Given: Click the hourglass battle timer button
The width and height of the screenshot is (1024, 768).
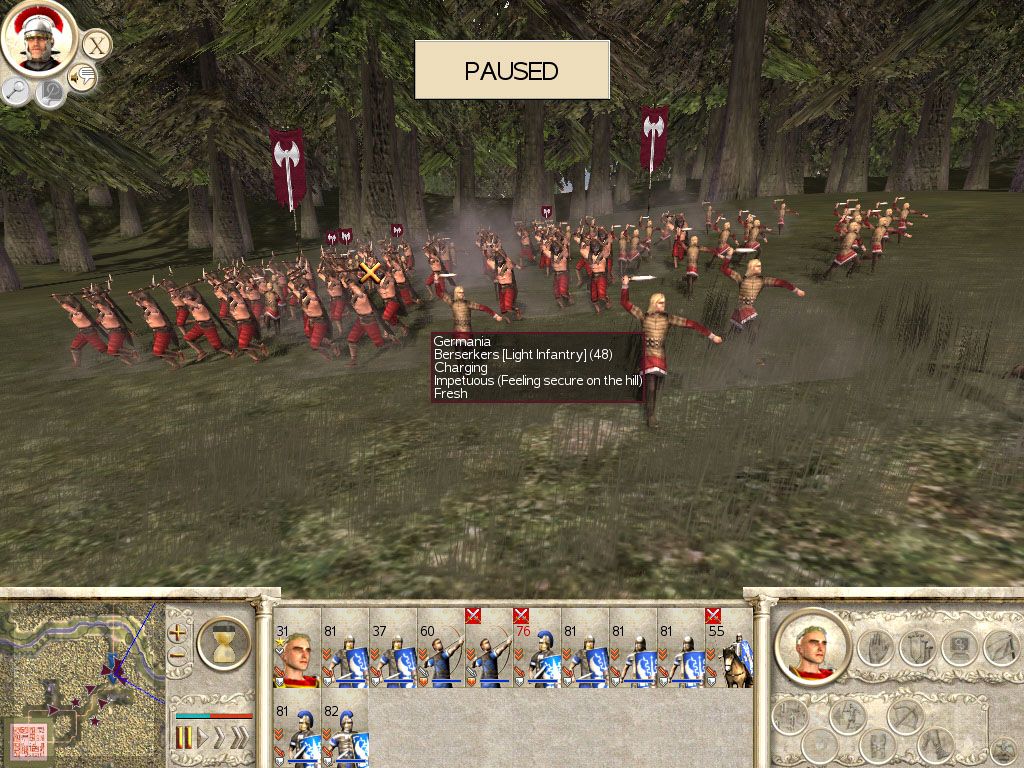Looking at the screenshot, I should point(223,642).
